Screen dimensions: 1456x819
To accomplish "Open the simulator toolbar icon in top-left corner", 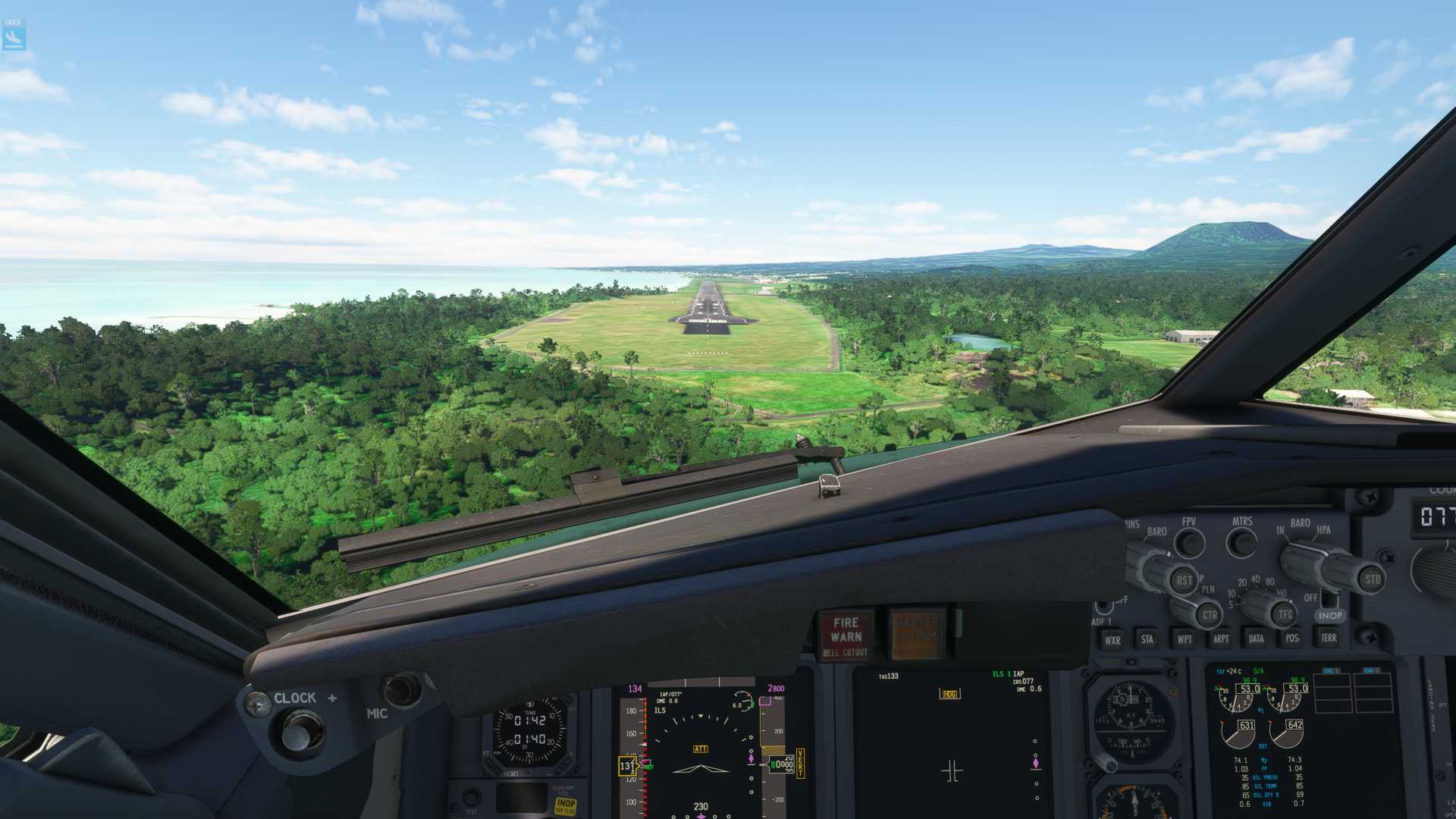I will (15, 33).
